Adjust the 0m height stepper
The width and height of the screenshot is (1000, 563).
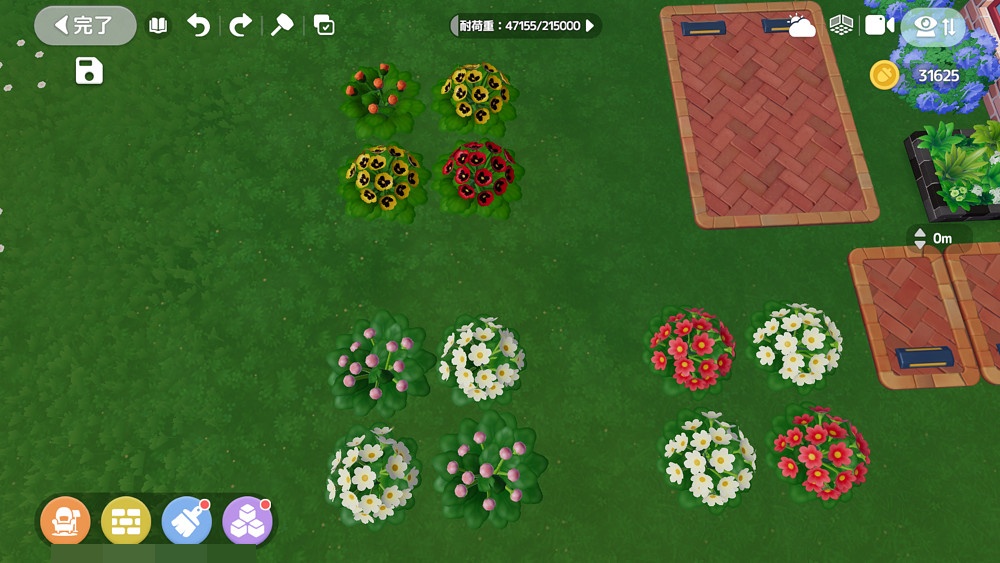(920, 239)
